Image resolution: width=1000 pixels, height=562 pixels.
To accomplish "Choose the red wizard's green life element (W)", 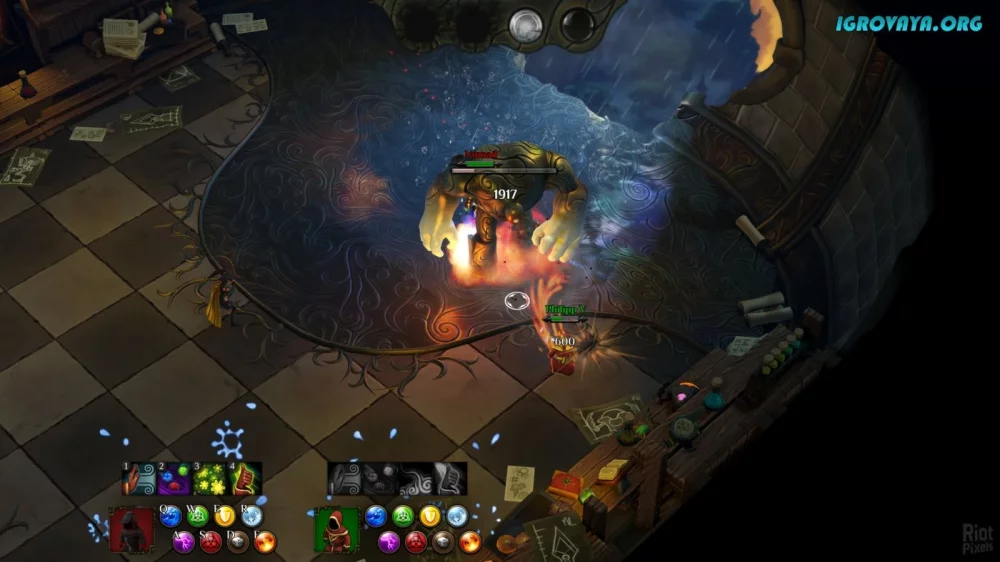I will coord(198,516).
